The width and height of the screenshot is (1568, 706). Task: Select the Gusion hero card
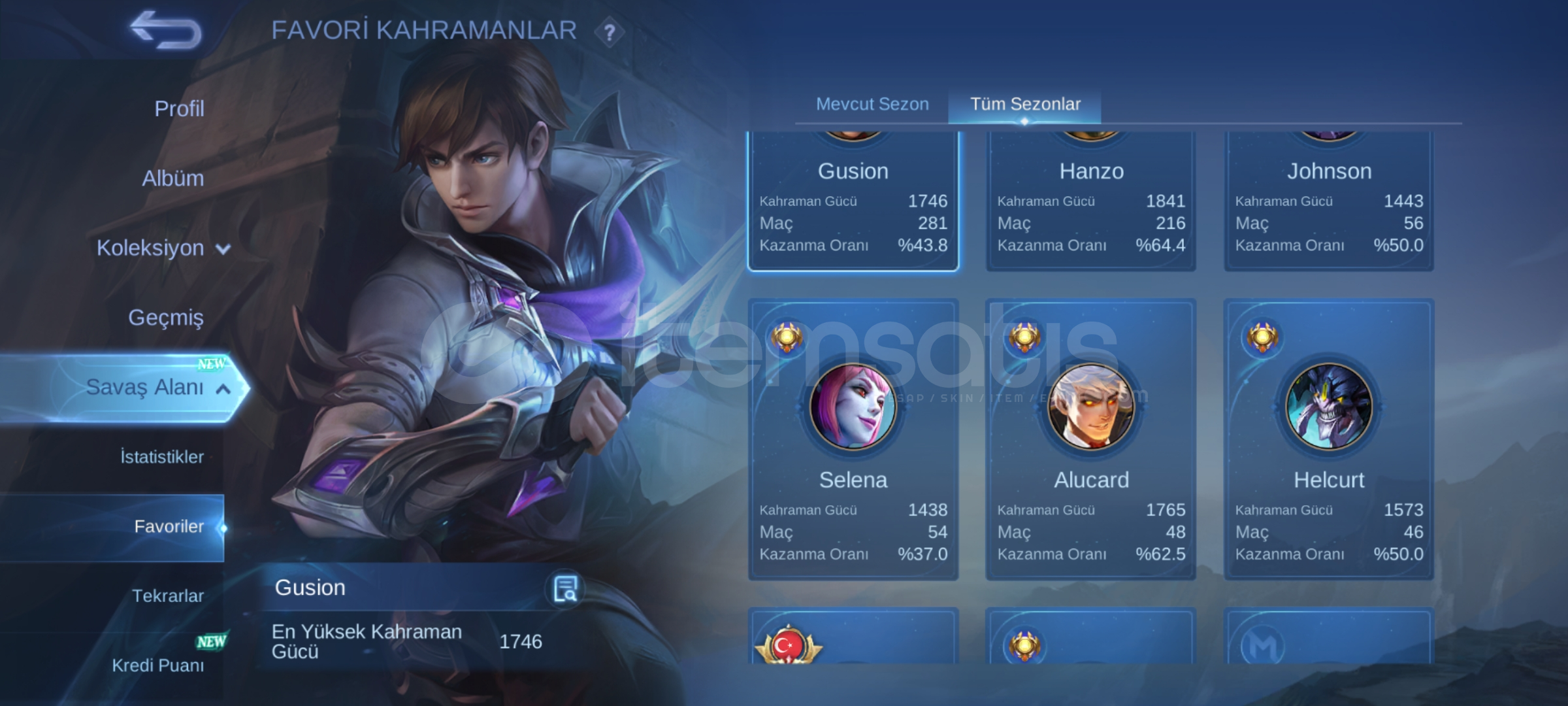(x=853, y=203)
